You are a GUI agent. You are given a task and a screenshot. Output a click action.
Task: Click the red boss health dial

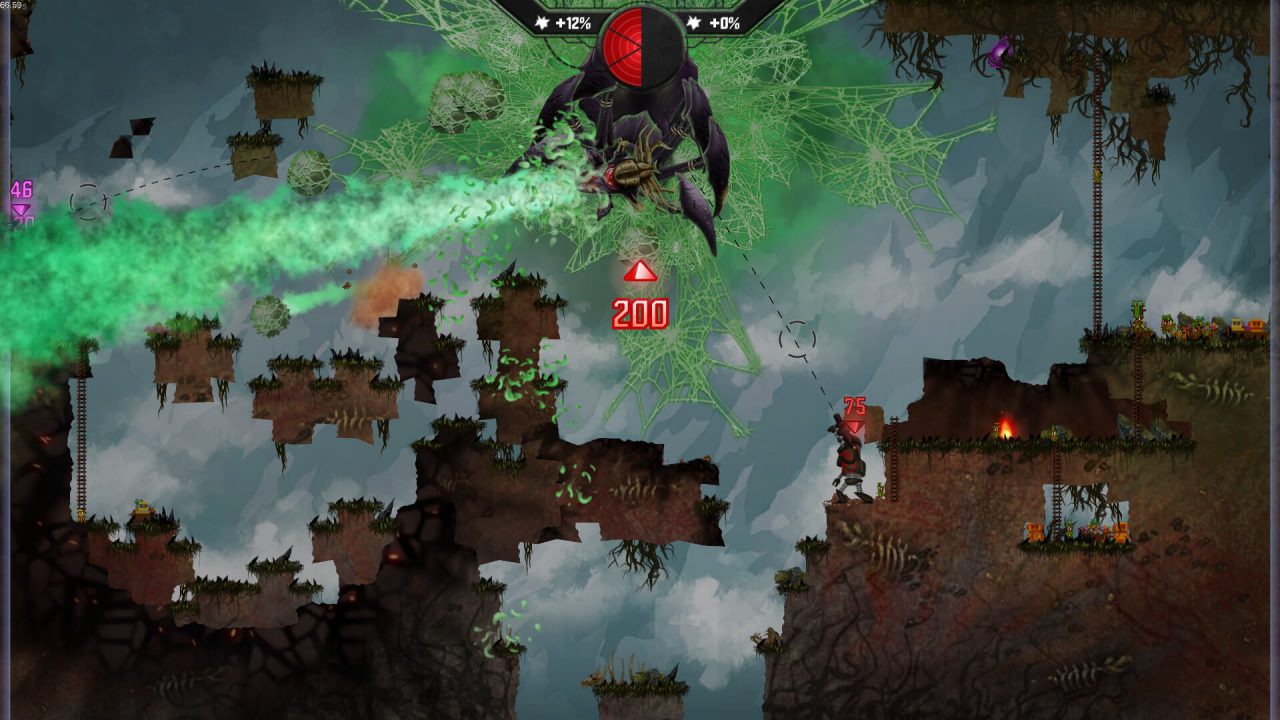[x=638, y=47]
